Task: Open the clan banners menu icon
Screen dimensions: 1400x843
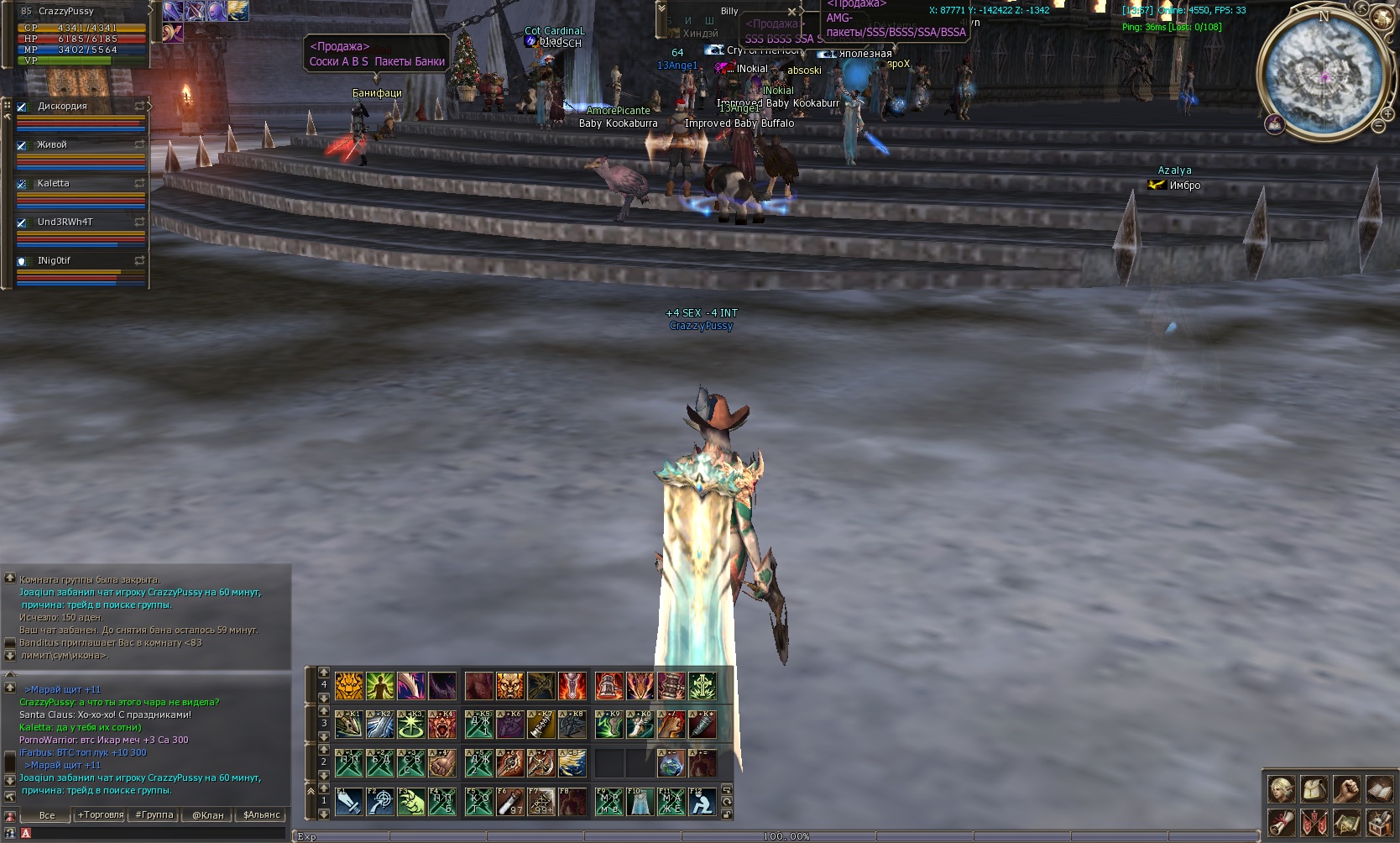Action: click(1314, 823)
